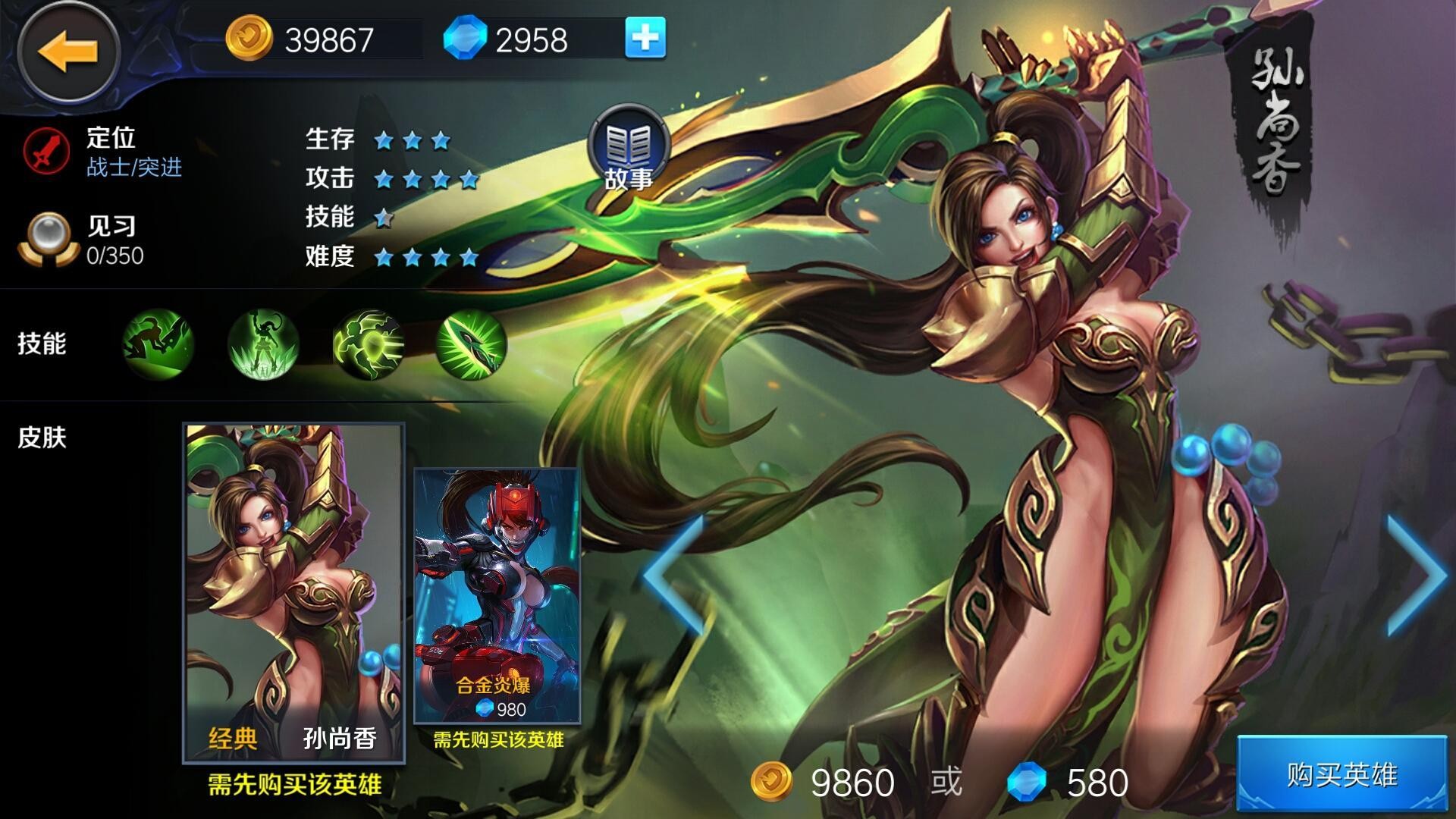This screenshot has height=819, width=1456.
Task: Inspect the third skill with dashing figure icon
Action: (x=368, y=344)
